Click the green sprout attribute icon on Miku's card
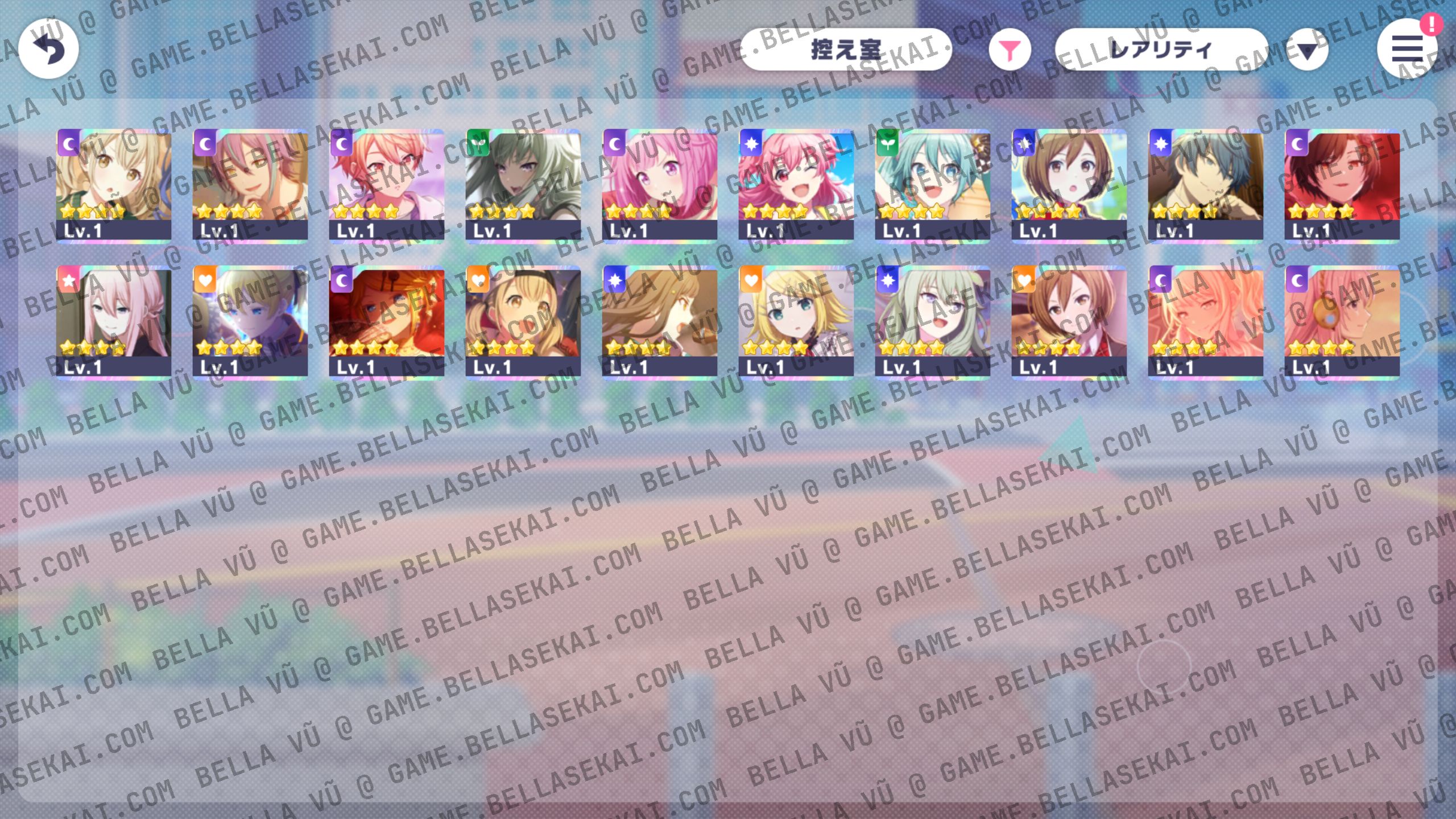This screenshot has height=819, width=1456. point(889,147)
